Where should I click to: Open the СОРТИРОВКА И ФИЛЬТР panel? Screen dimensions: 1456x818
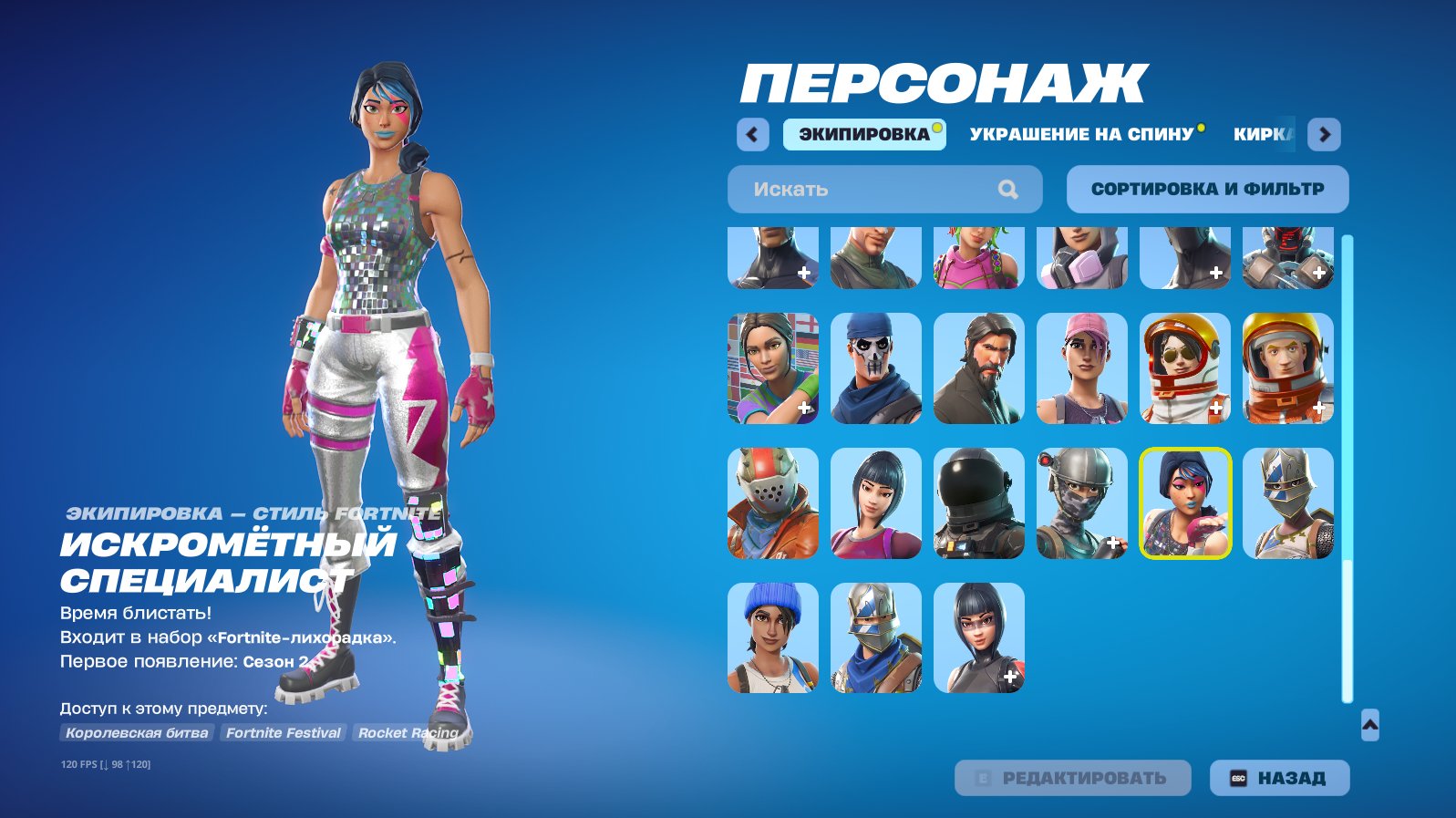[1207, 189]
